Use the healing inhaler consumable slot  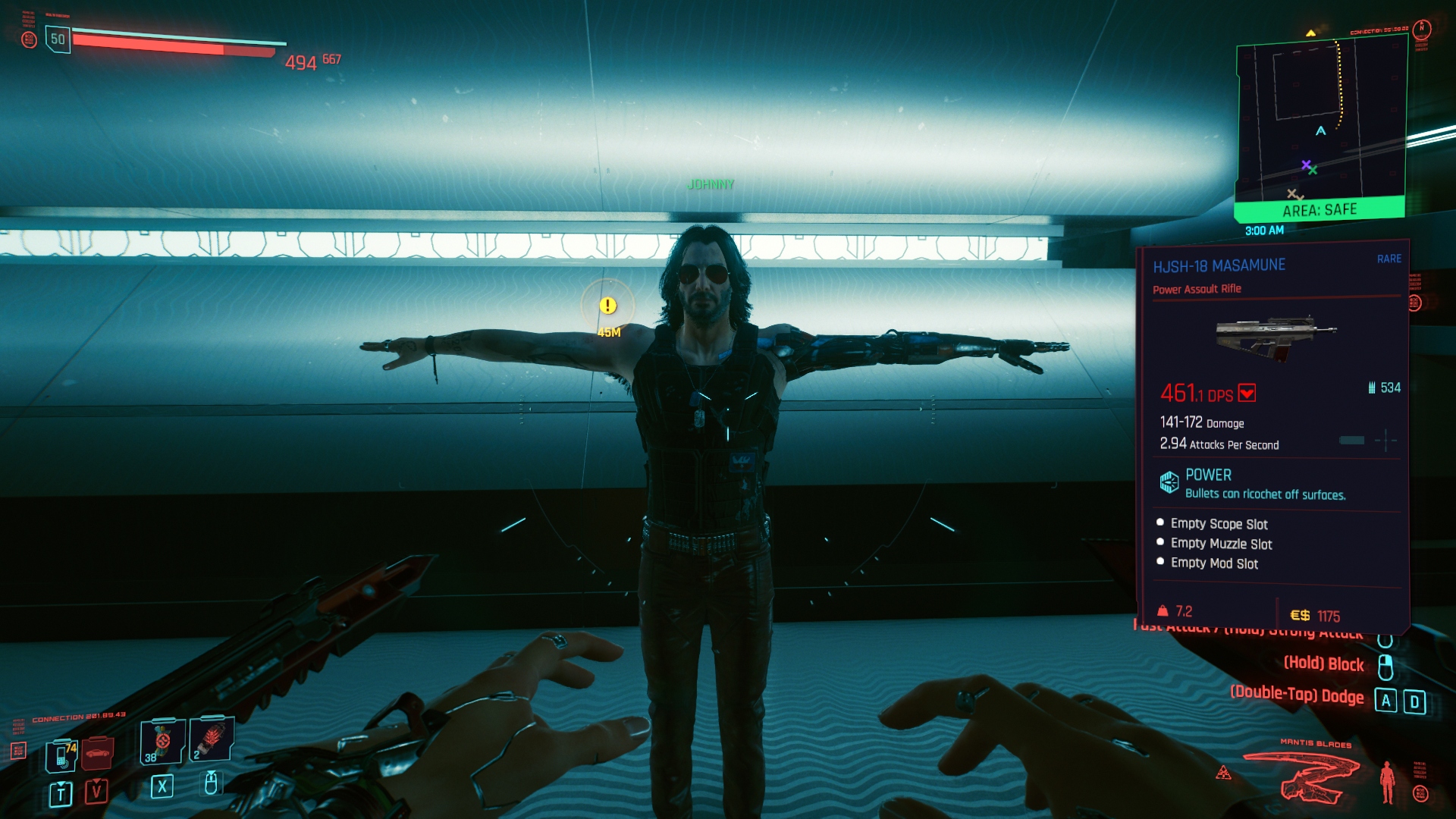(x=162, y=741)
